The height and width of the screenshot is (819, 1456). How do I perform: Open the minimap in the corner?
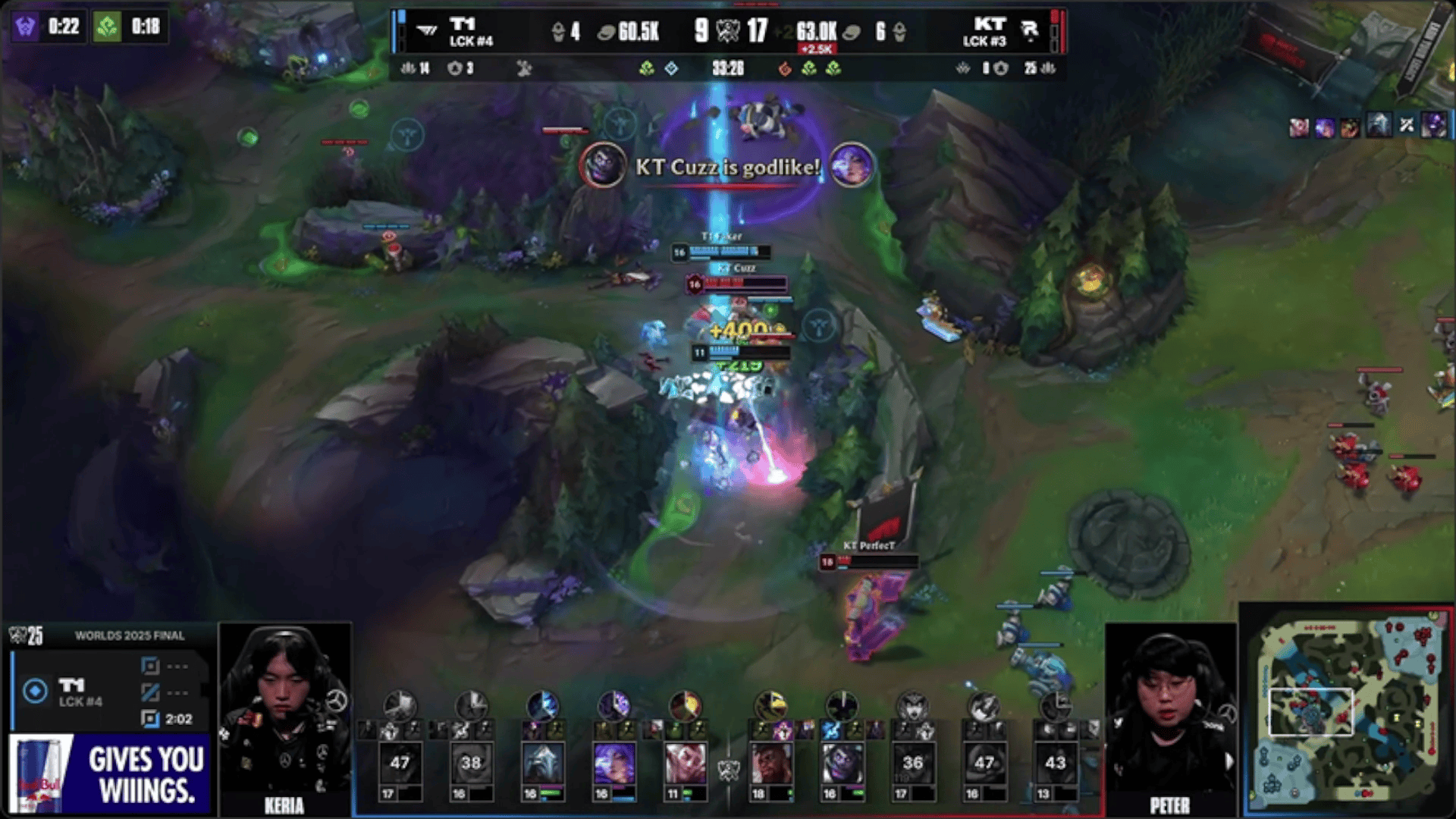coord(1348,711)
